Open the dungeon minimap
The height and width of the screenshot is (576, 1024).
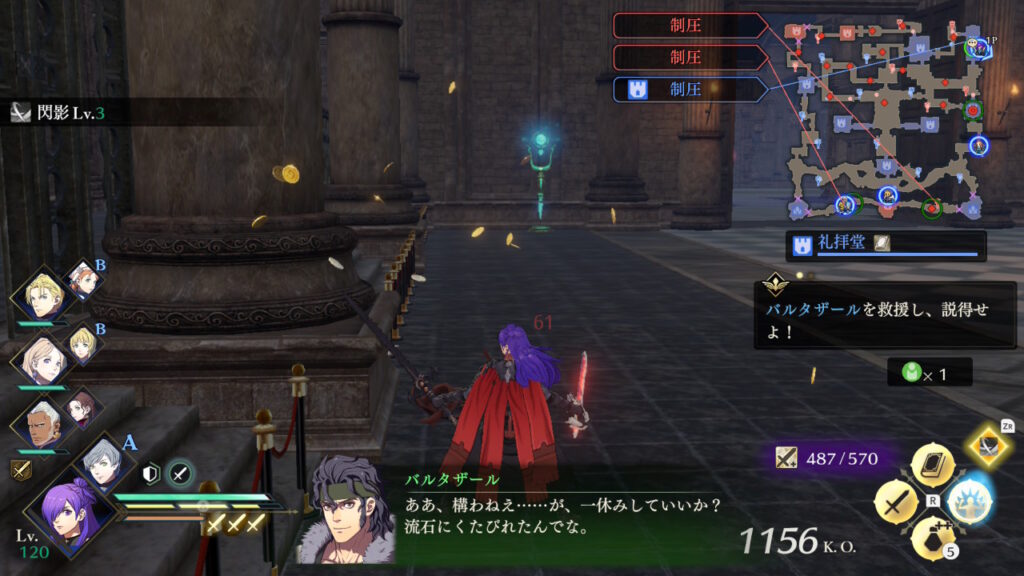pyautogui.click(x=888, y=118)
